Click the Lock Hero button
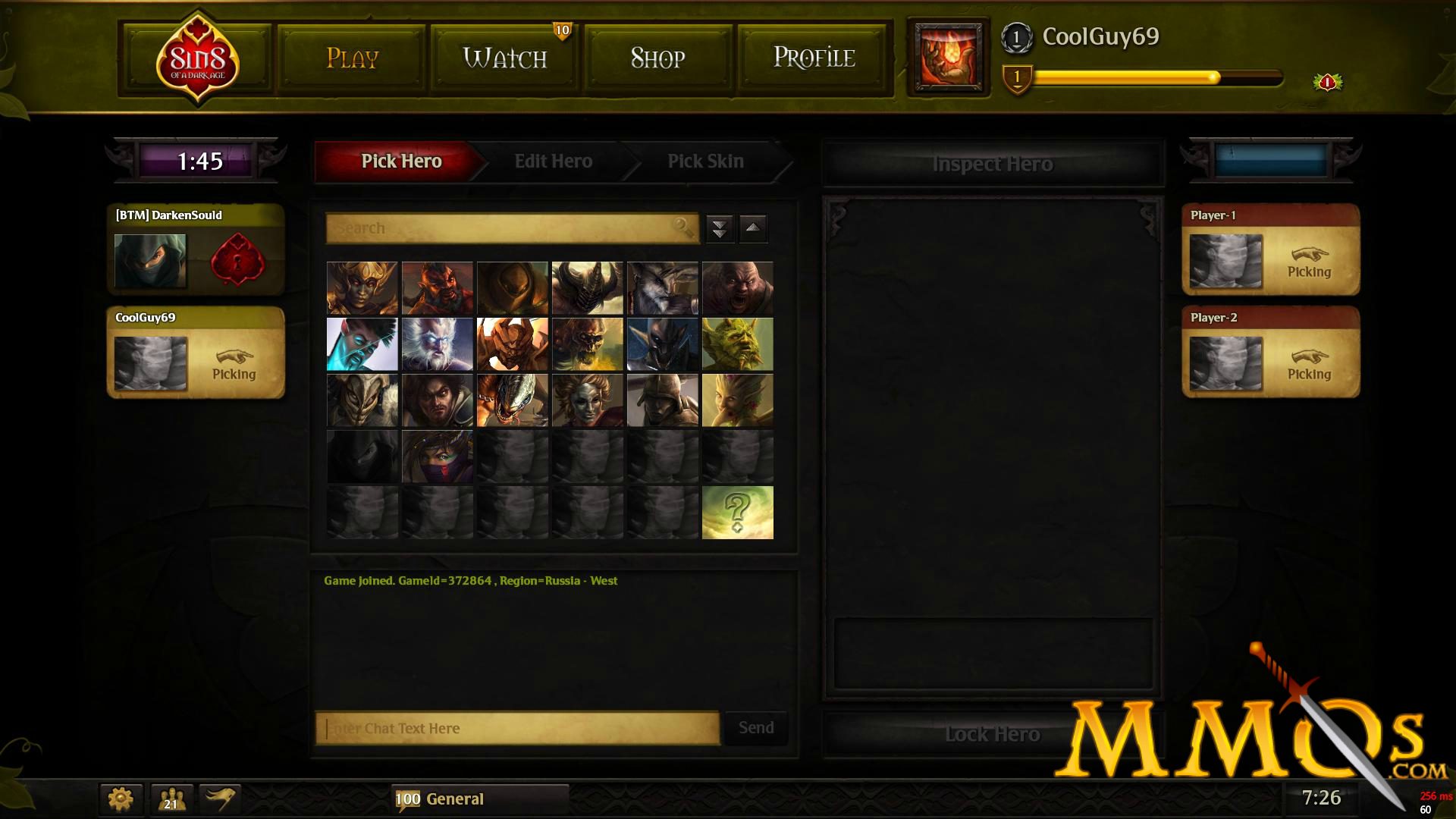This screenshot has width=1456, height=819. click(x=993, y=733)
